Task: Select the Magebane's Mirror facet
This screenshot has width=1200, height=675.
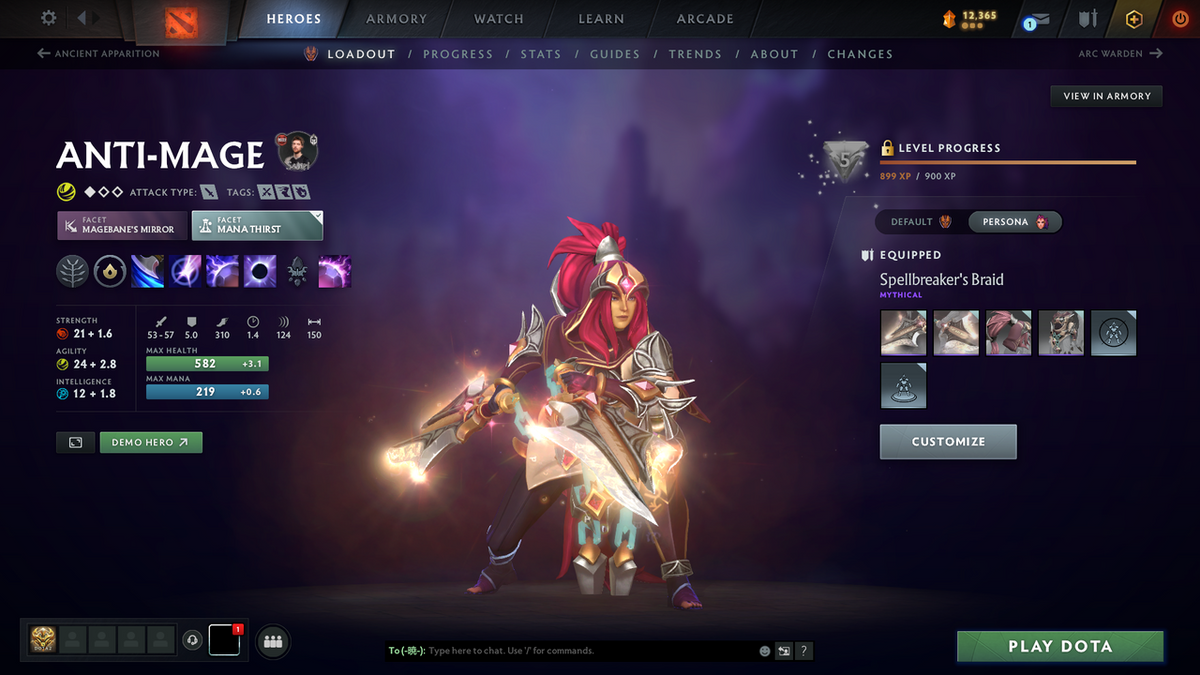Action: click(x=122, y=225)
